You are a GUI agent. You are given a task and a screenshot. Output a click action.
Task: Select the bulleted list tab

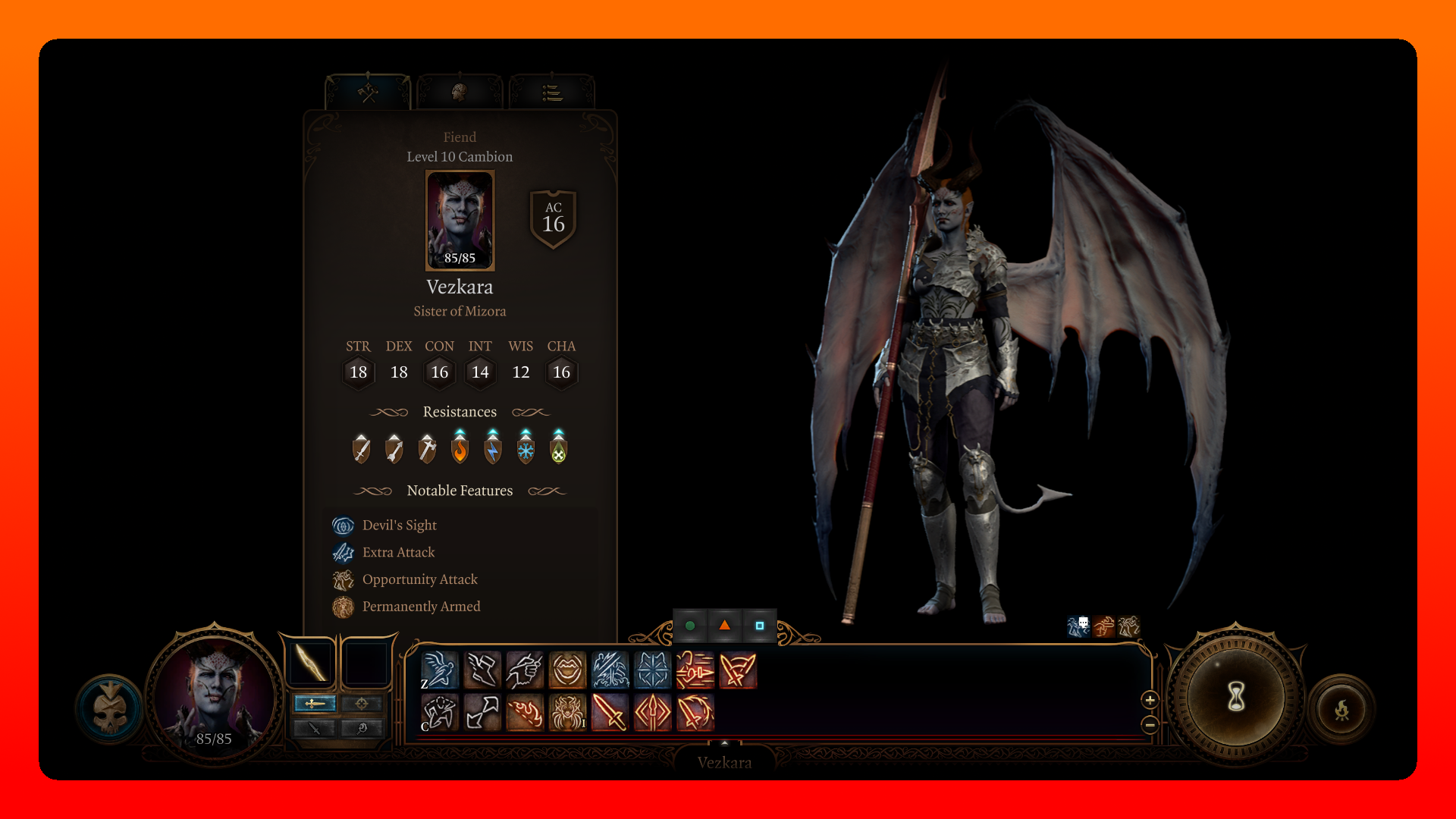552,93
